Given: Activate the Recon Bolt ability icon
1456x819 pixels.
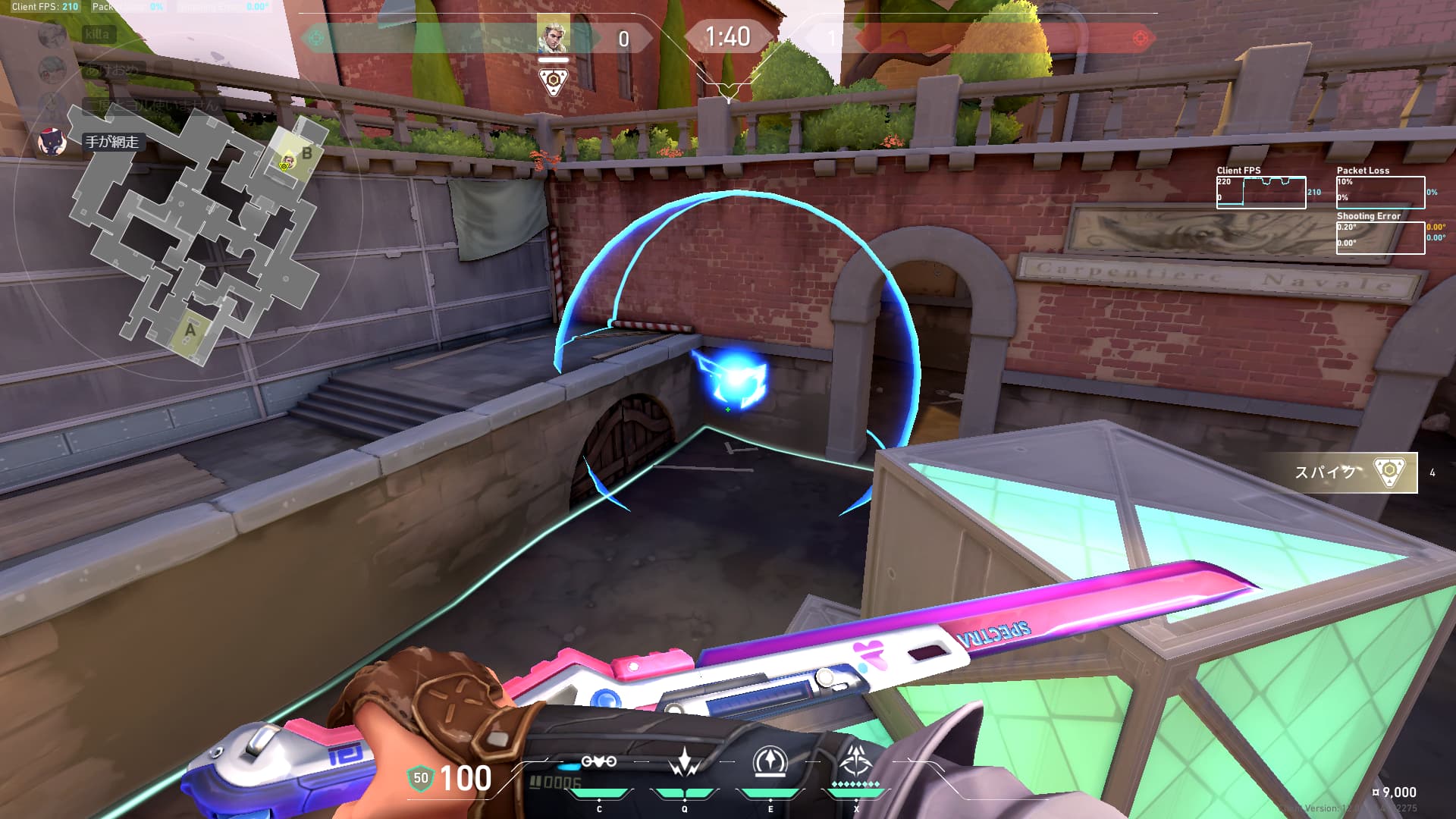Looking at the screenshot, I should tap(770, 763).
